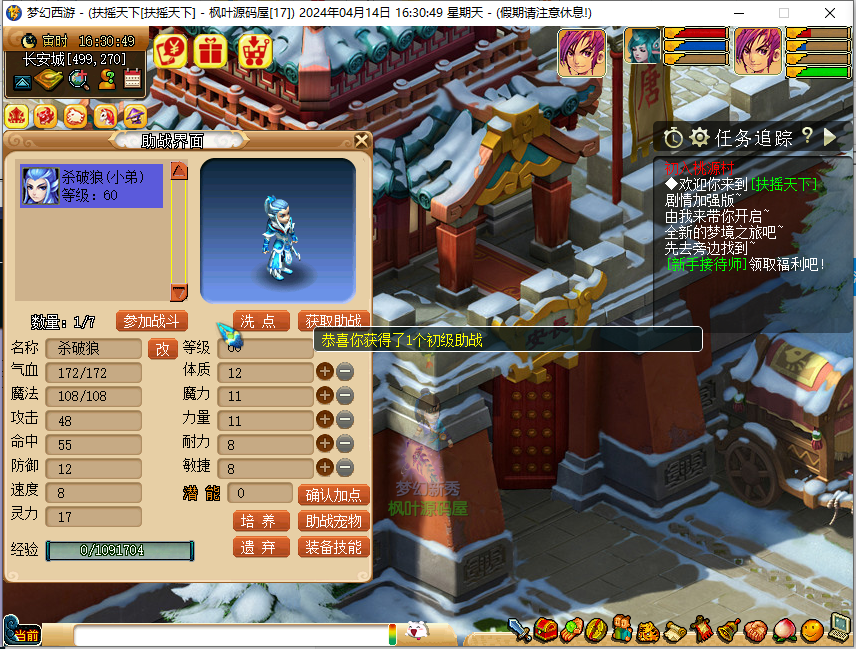
Task: Close the game window
Action: [x=829, y=13]
